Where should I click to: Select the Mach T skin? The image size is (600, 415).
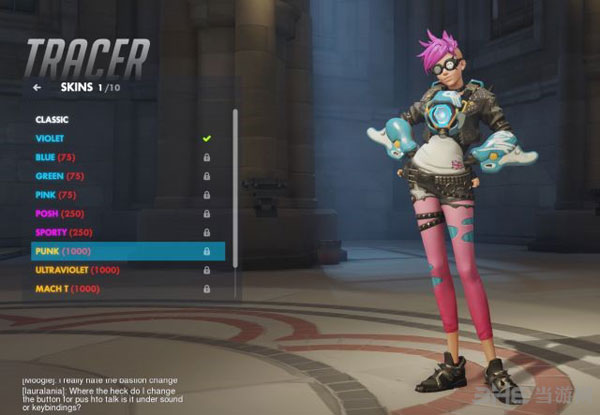coord(68,288)
